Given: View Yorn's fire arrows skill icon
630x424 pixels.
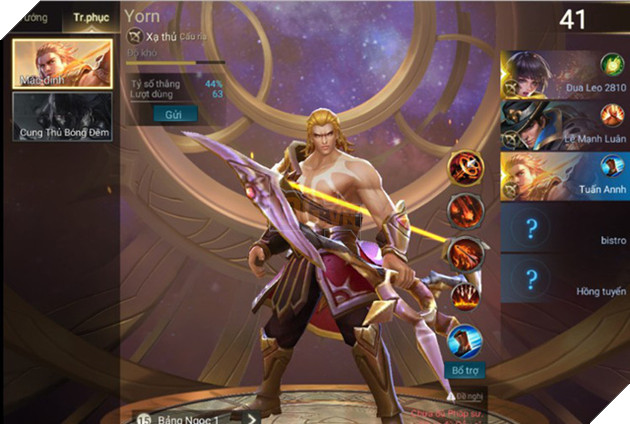Looking at the screenshot, I should (465, 252).
